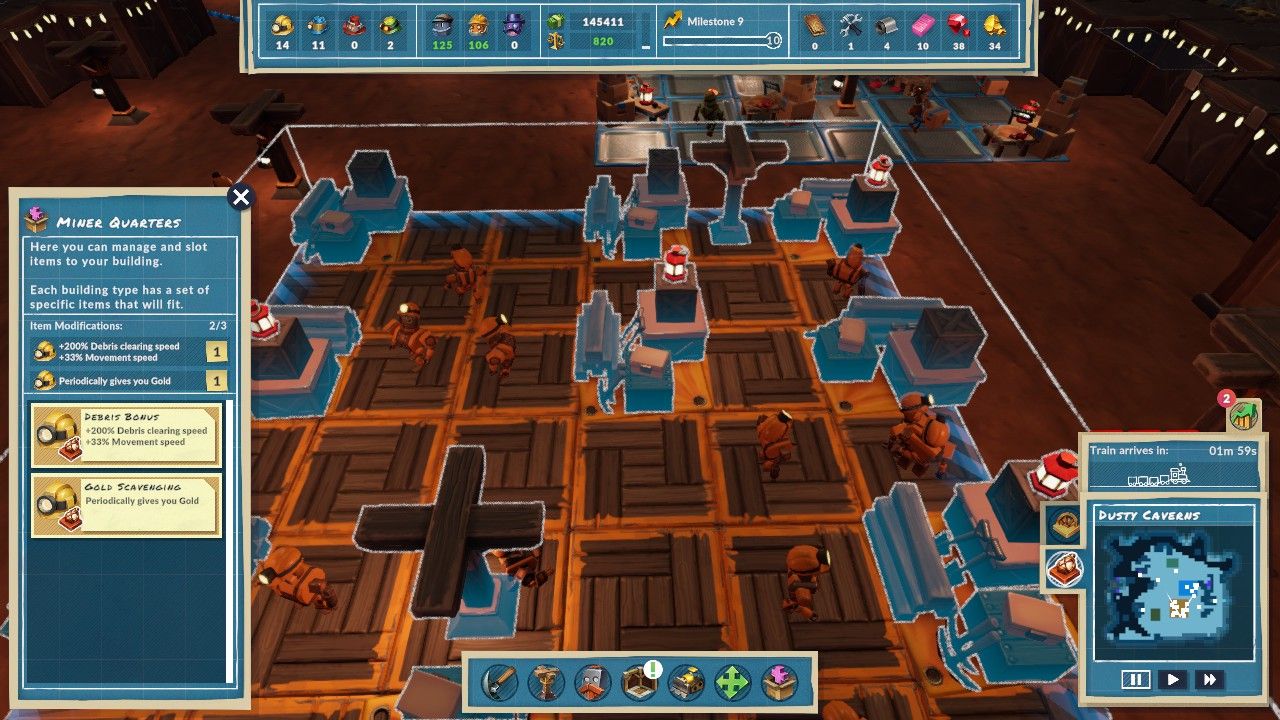Select the Debris Bonus item card

(126, 436)
